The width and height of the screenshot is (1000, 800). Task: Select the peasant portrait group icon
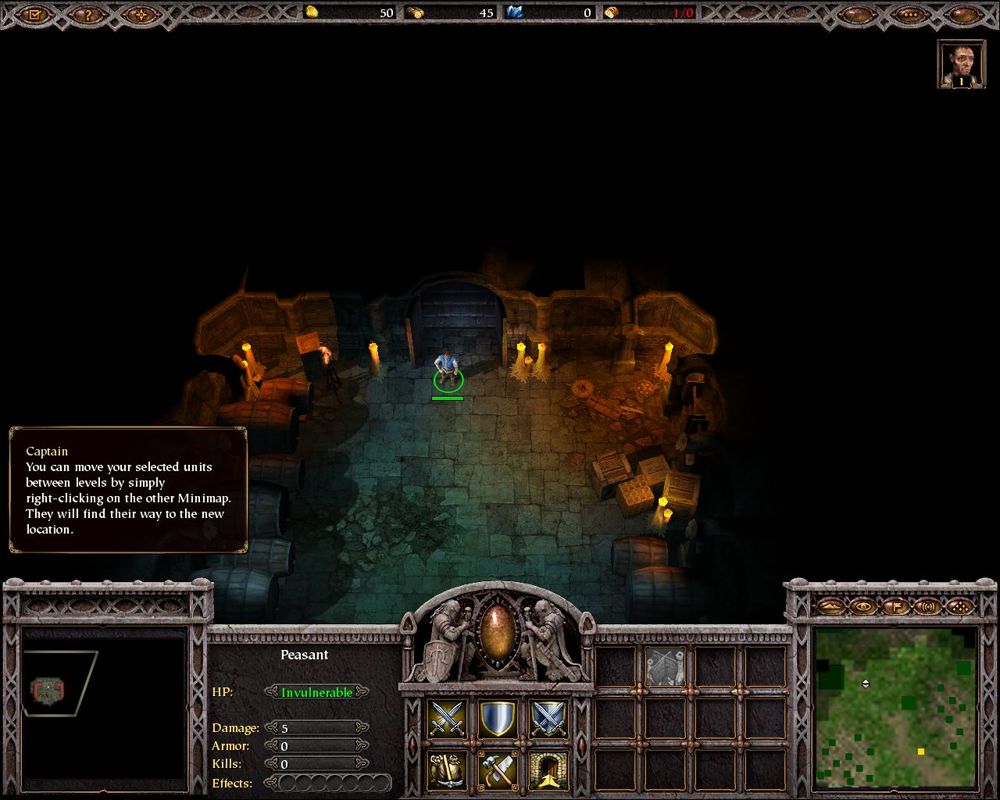point(961,64)
